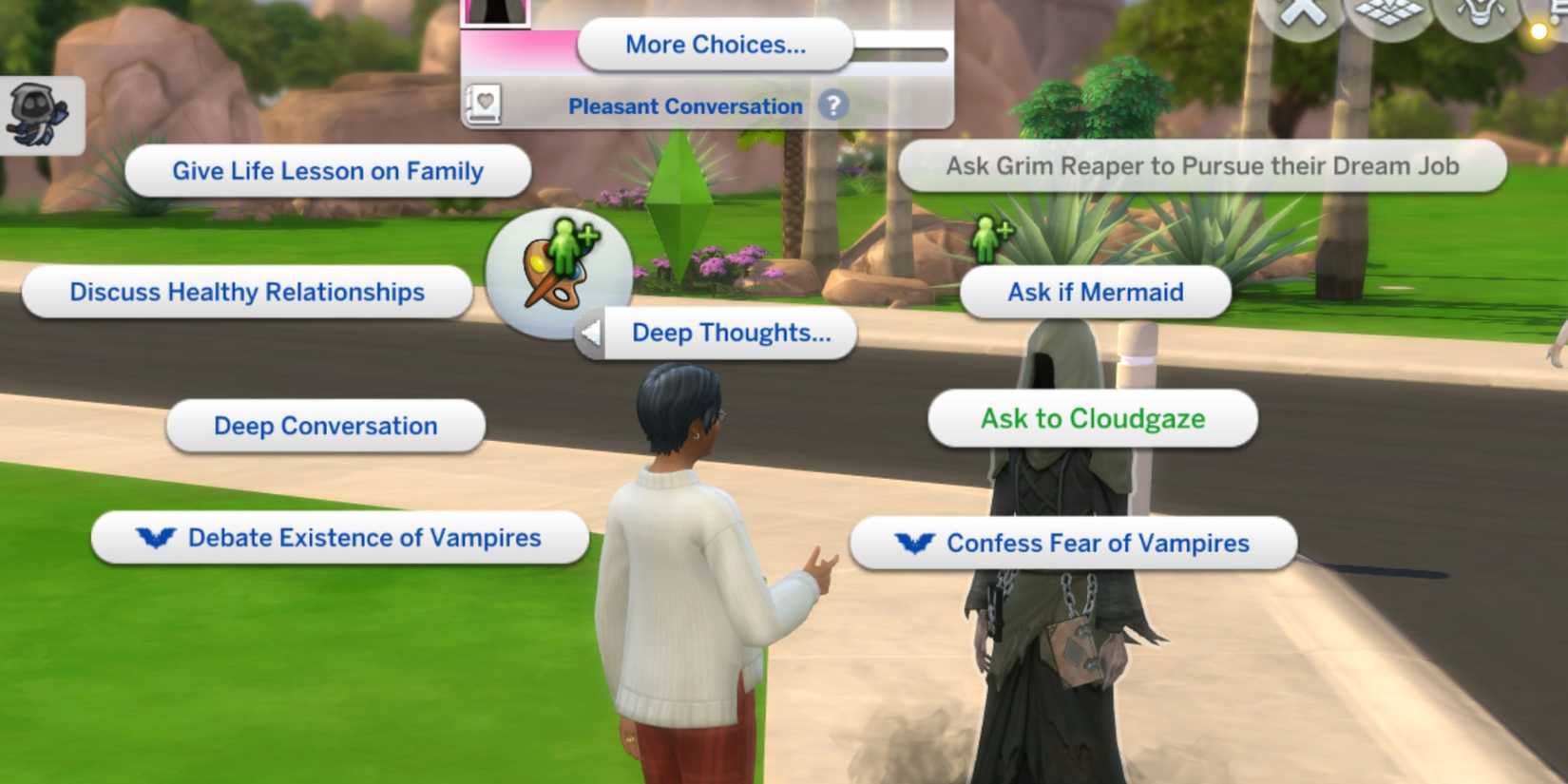Ask Grim Reaper to Pursue their Dream Job

tap(1202, 165)
